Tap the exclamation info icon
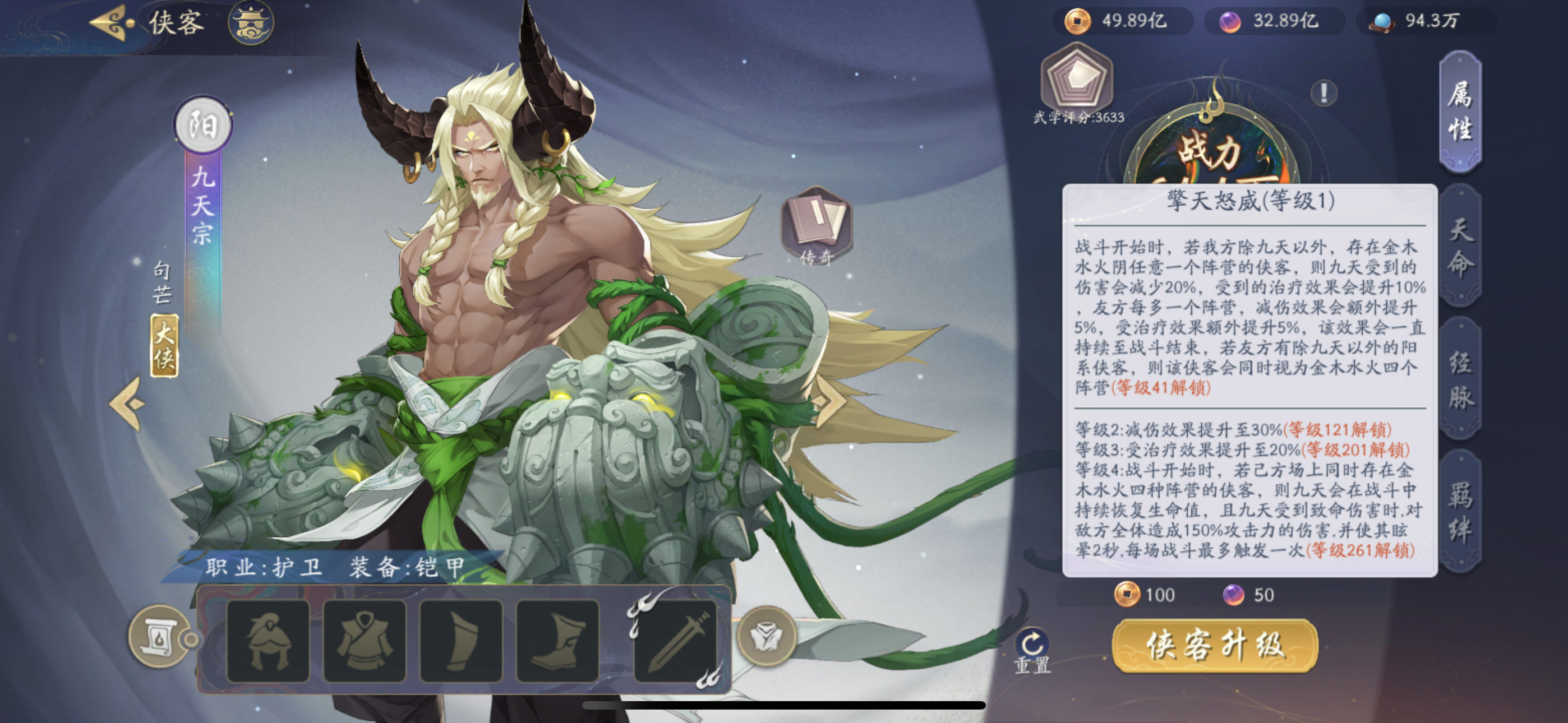 (x=1323, y=93)
